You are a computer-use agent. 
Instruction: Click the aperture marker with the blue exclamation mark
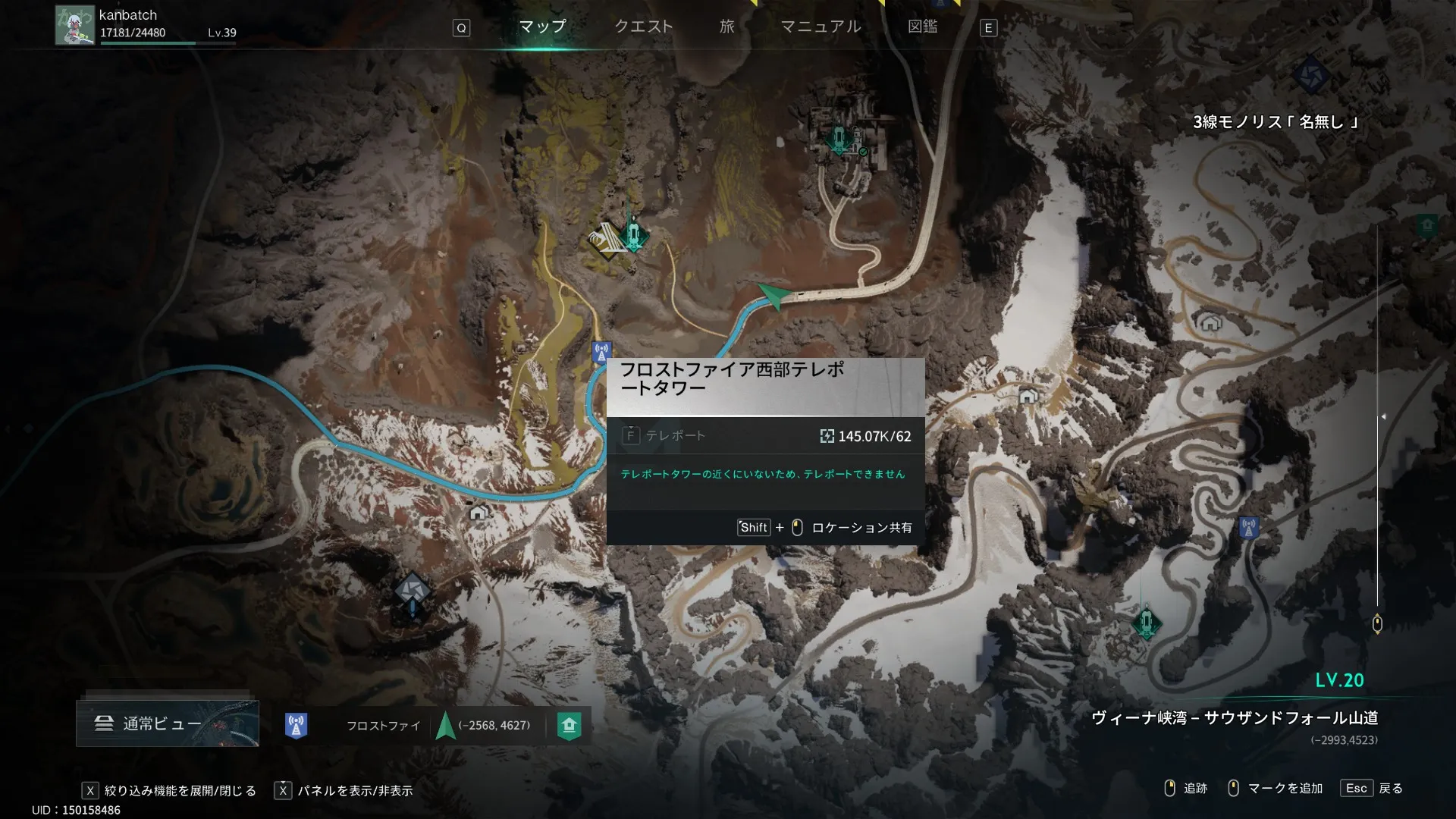point(412,591)
